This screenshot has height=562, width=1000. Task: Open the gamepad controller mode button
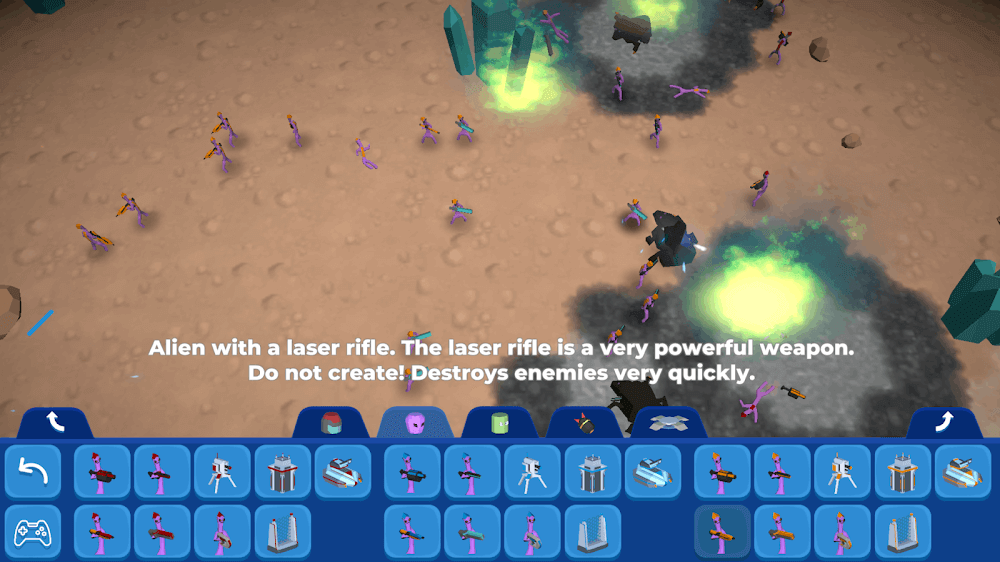click(33, 532)
